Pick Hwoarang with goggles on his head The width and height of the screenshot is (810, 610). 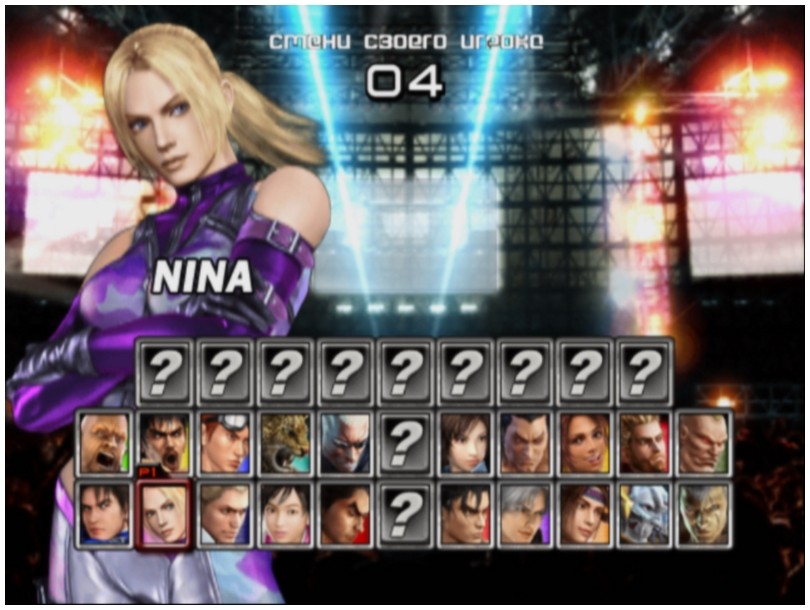(224, 441)
